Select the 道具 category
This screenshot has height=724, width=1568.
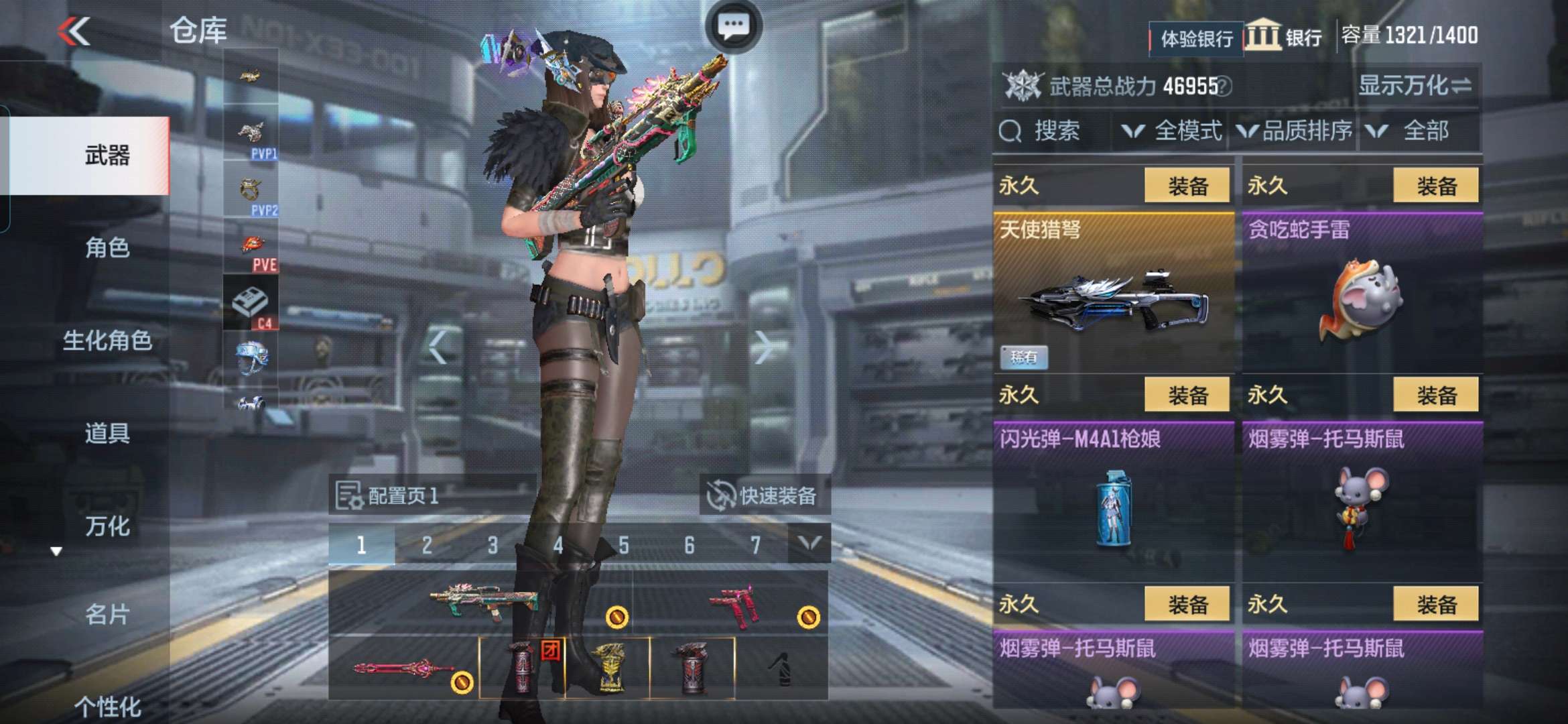click(107, 434)
